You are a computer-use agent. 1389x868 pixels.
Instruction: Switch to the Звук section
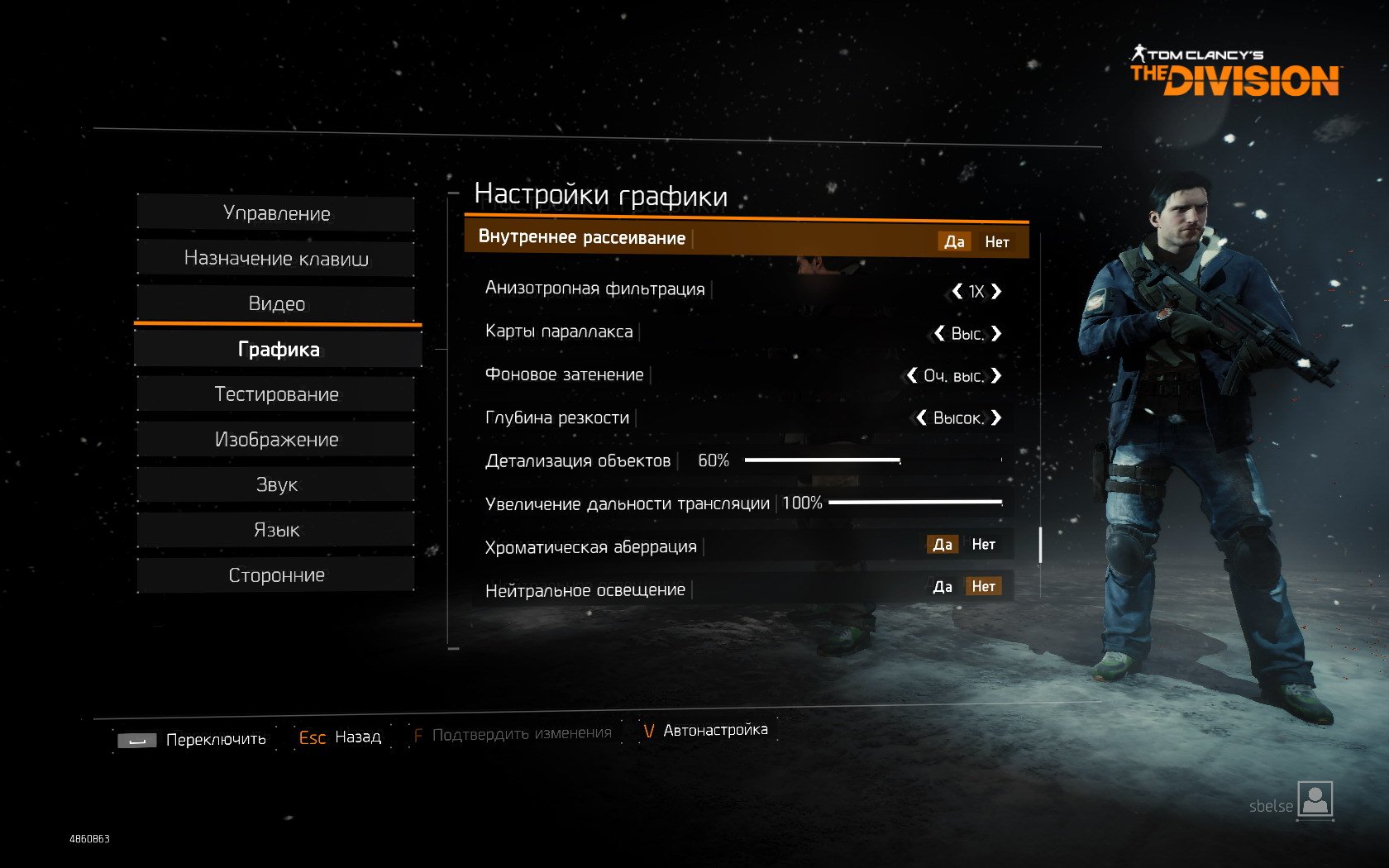tap(276, 484)
